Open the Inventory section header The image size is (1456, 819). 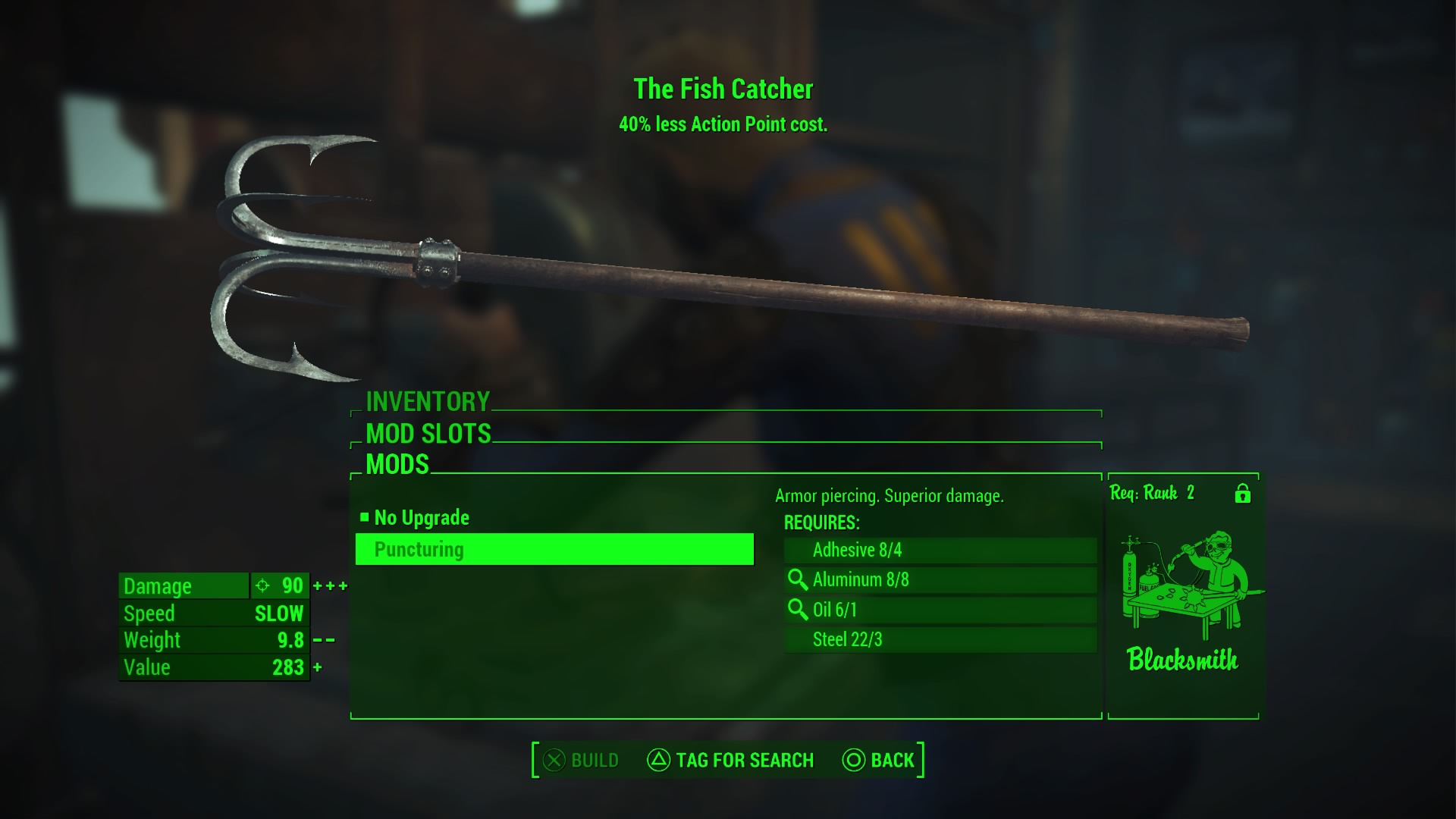428,401
